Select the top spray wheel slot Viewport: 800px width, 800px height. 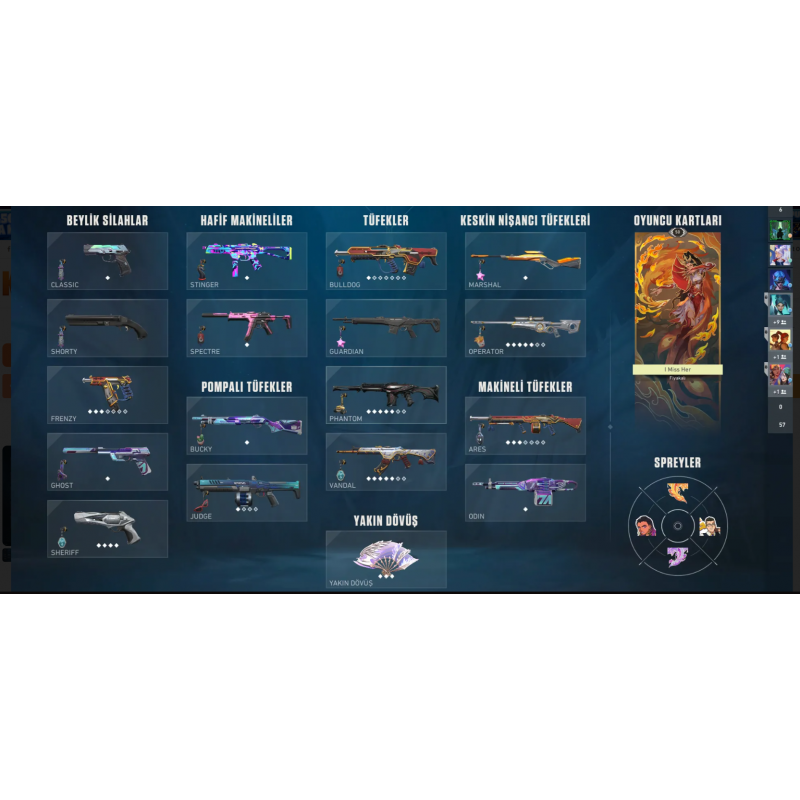coord(677,492)
